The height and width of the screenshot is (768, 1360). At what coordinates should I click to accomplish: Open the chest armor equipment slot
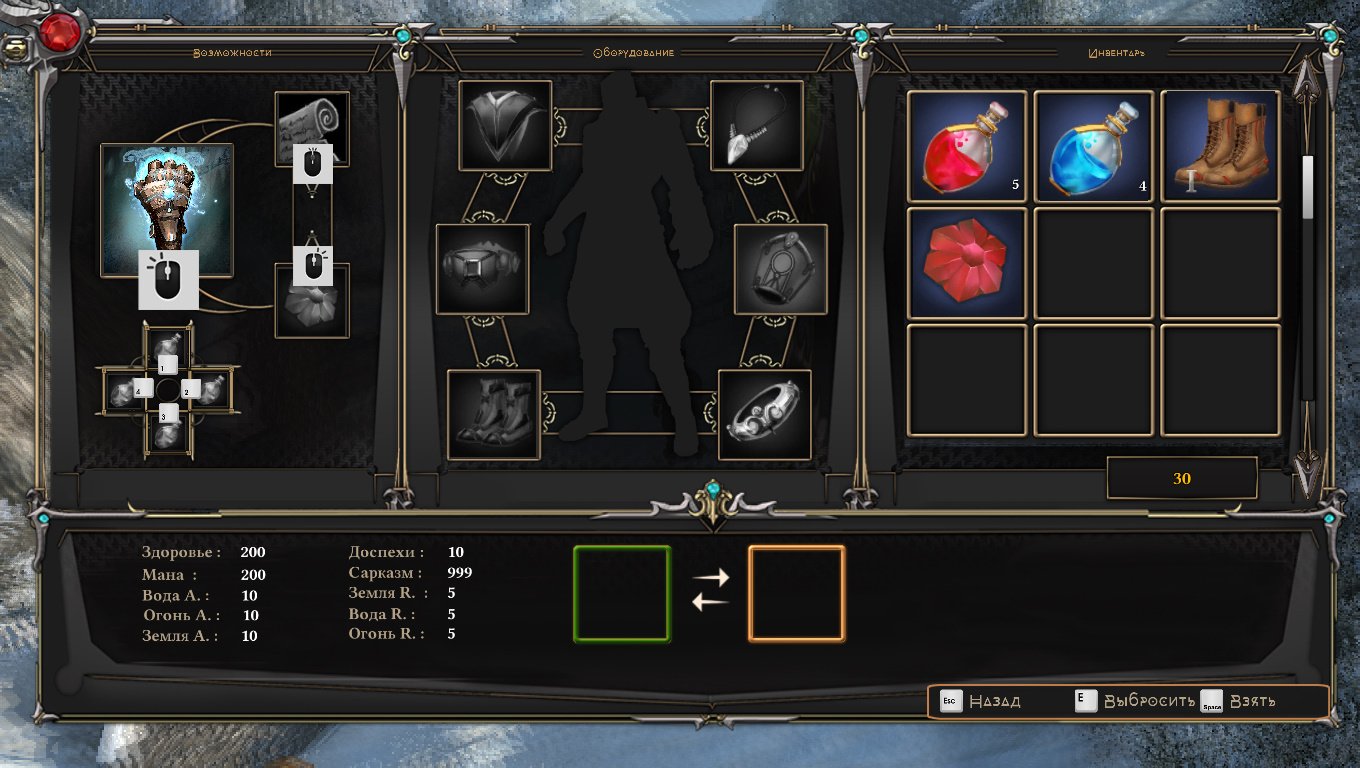point(506,126)
